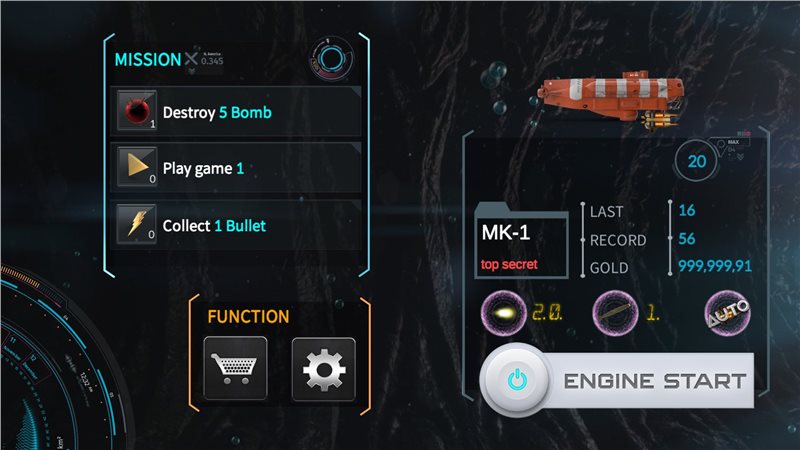Start the engine with ENGINE START

click(x=616, y=380)
